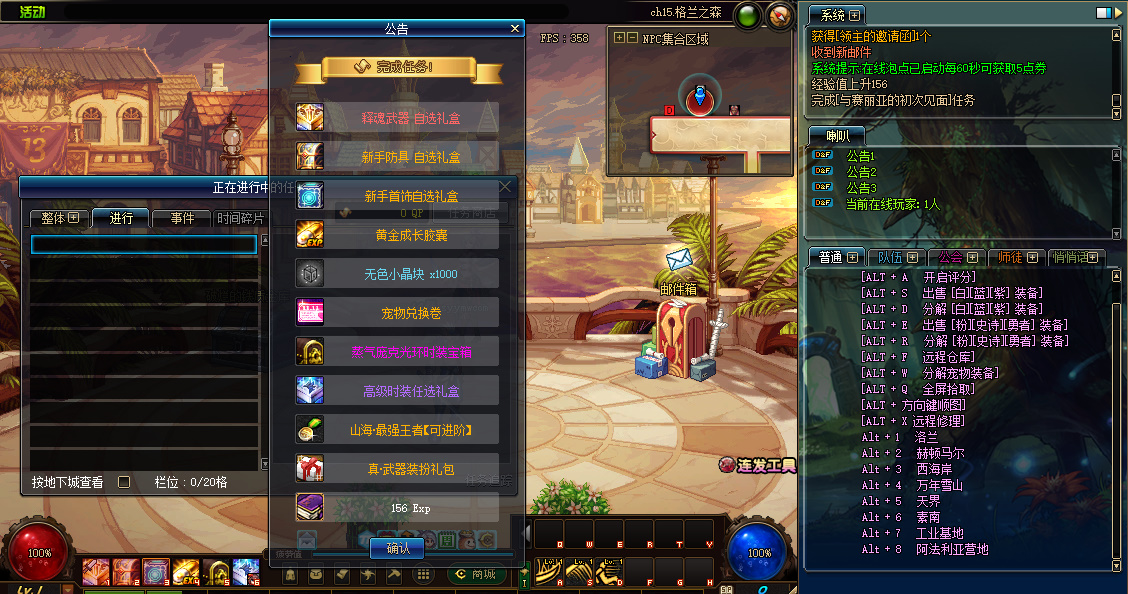Select the 系统 system message tab
The width and height of the screenshot is (1128, 594).
point(838,15)
